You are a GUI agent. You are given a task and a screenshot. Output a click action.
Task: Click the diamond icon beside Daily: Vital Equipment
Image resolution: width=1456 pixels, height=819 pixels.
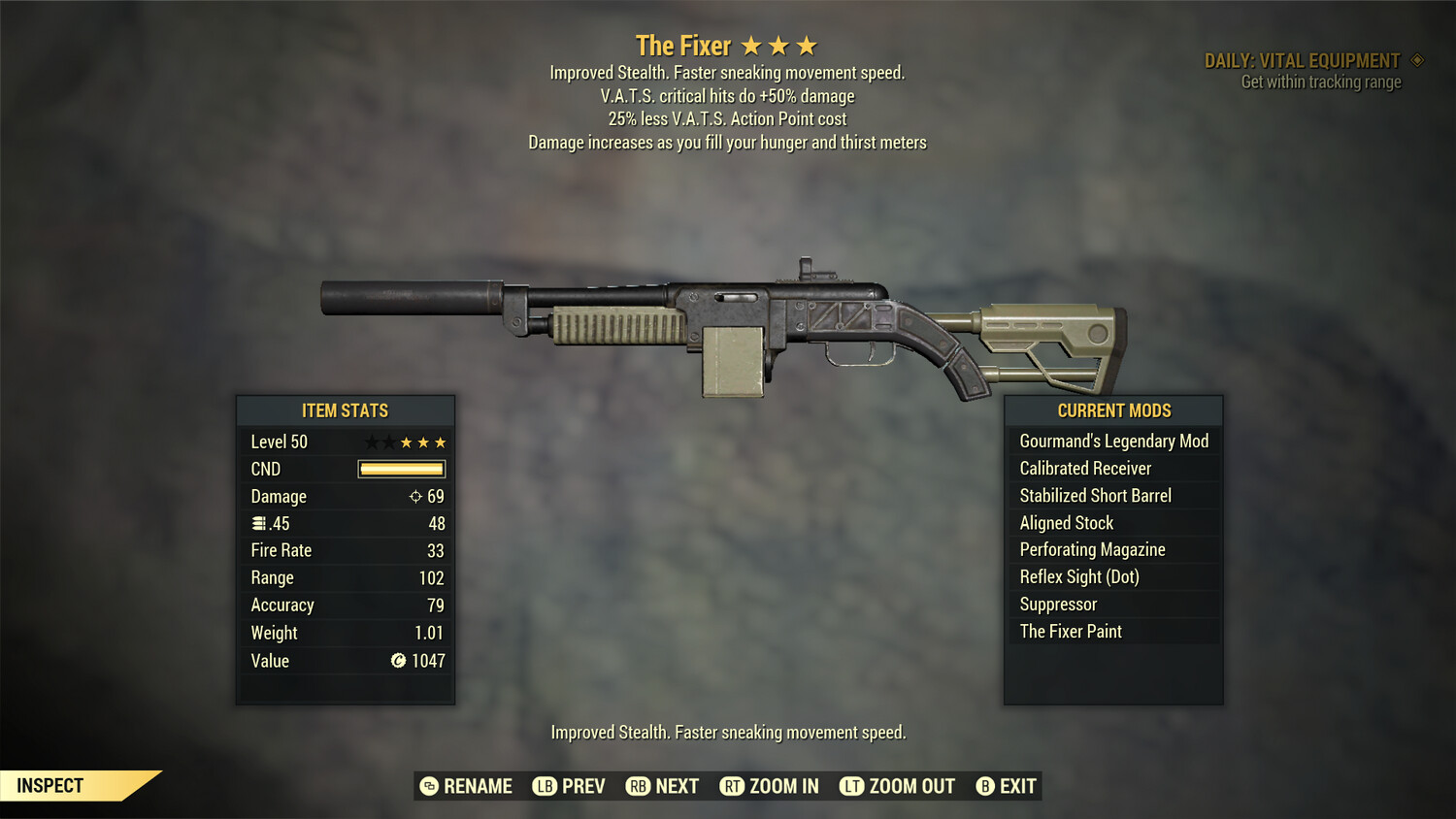1415,60
